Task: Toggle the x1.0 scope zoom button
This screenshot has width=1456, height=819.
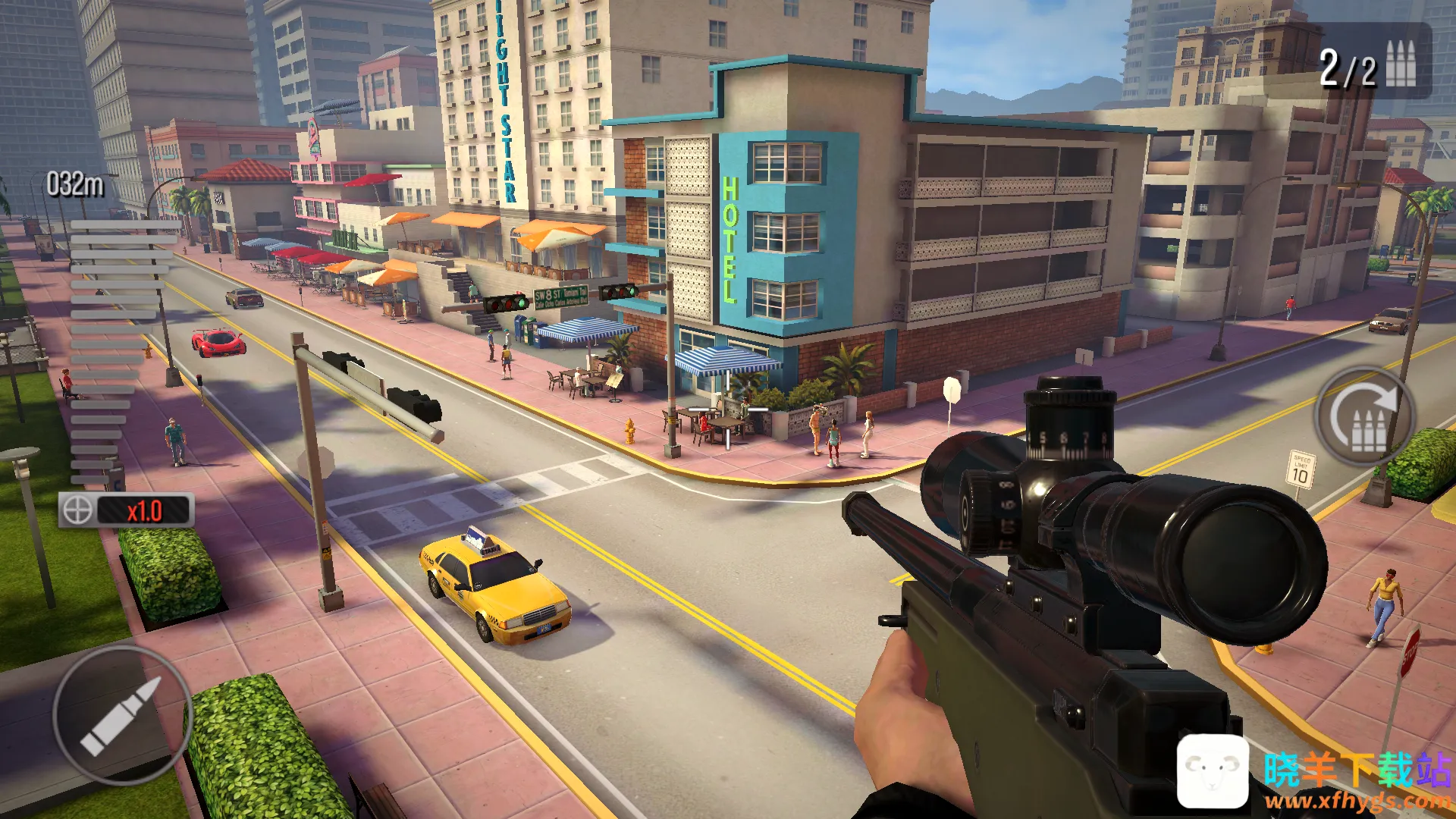Action: [127, 510]
